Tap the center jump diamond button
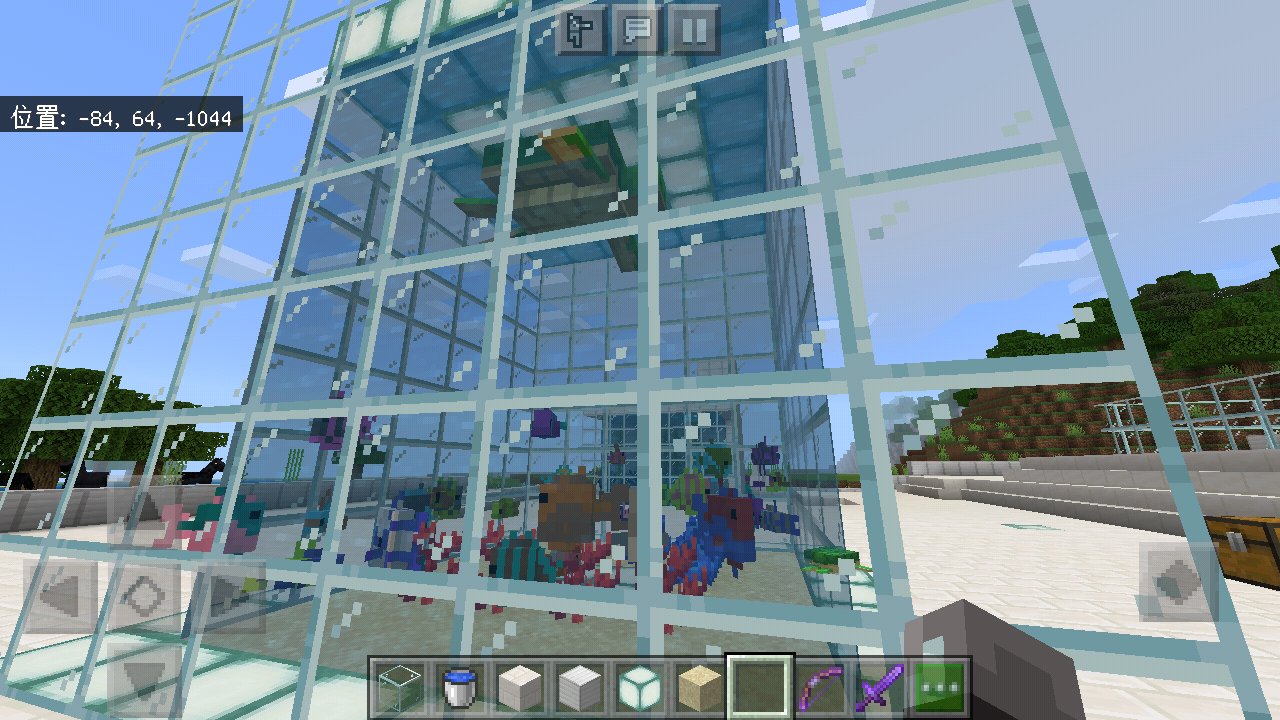Screen dimensions: 1280x720 143,597
